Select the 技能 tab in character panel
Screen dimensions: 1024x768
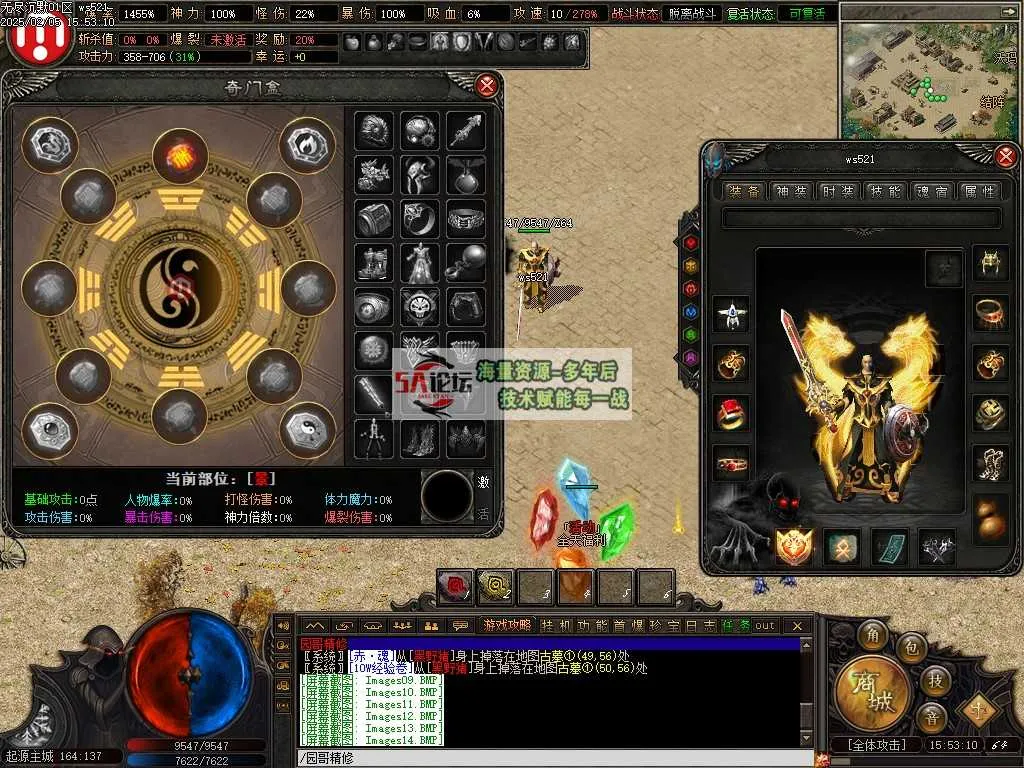tap(885, 191)
